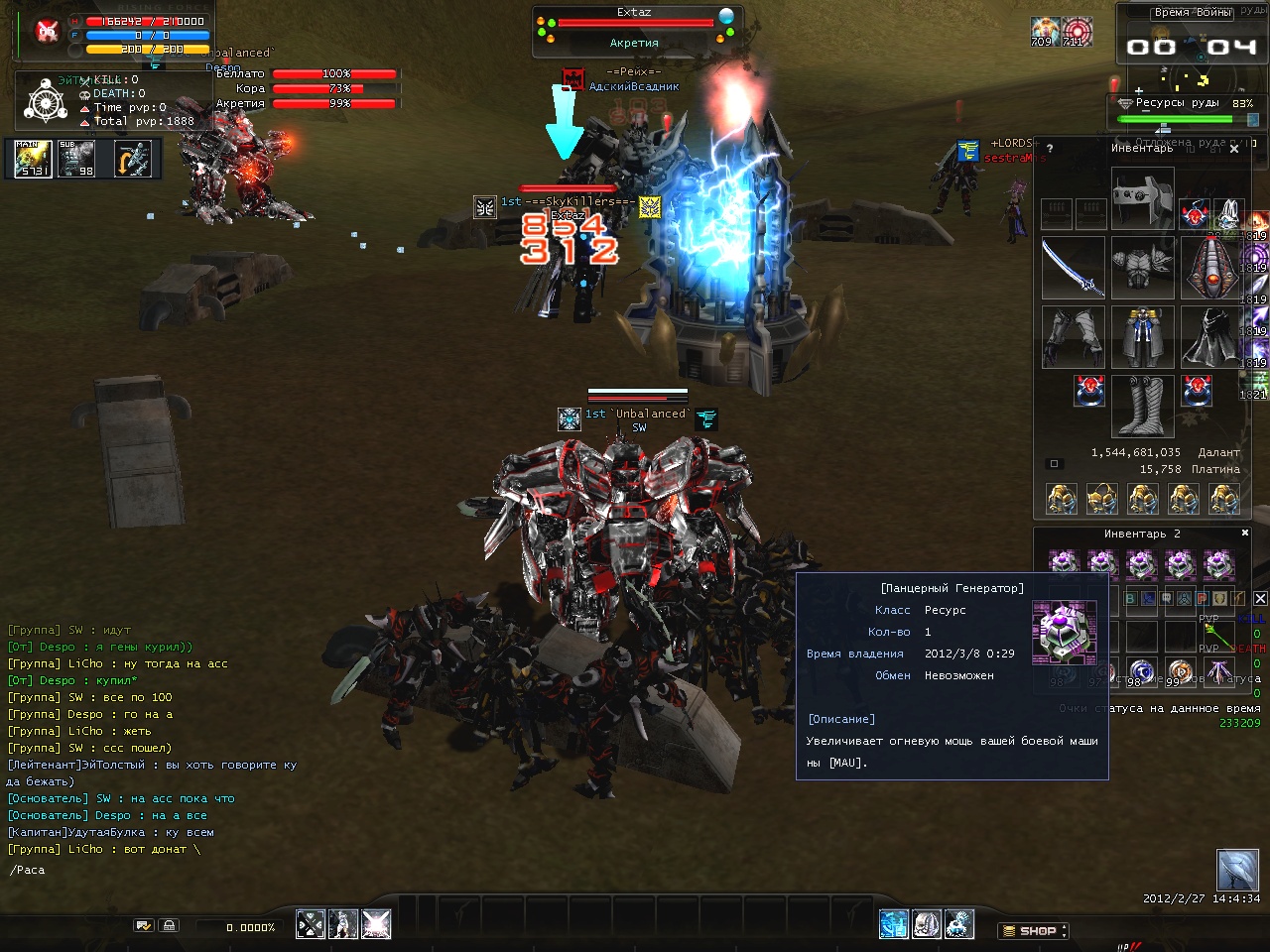The height and width of the screenshot is (952, 1270).
Task: Select the SUB weapon icon
Action: coord(76,159)
